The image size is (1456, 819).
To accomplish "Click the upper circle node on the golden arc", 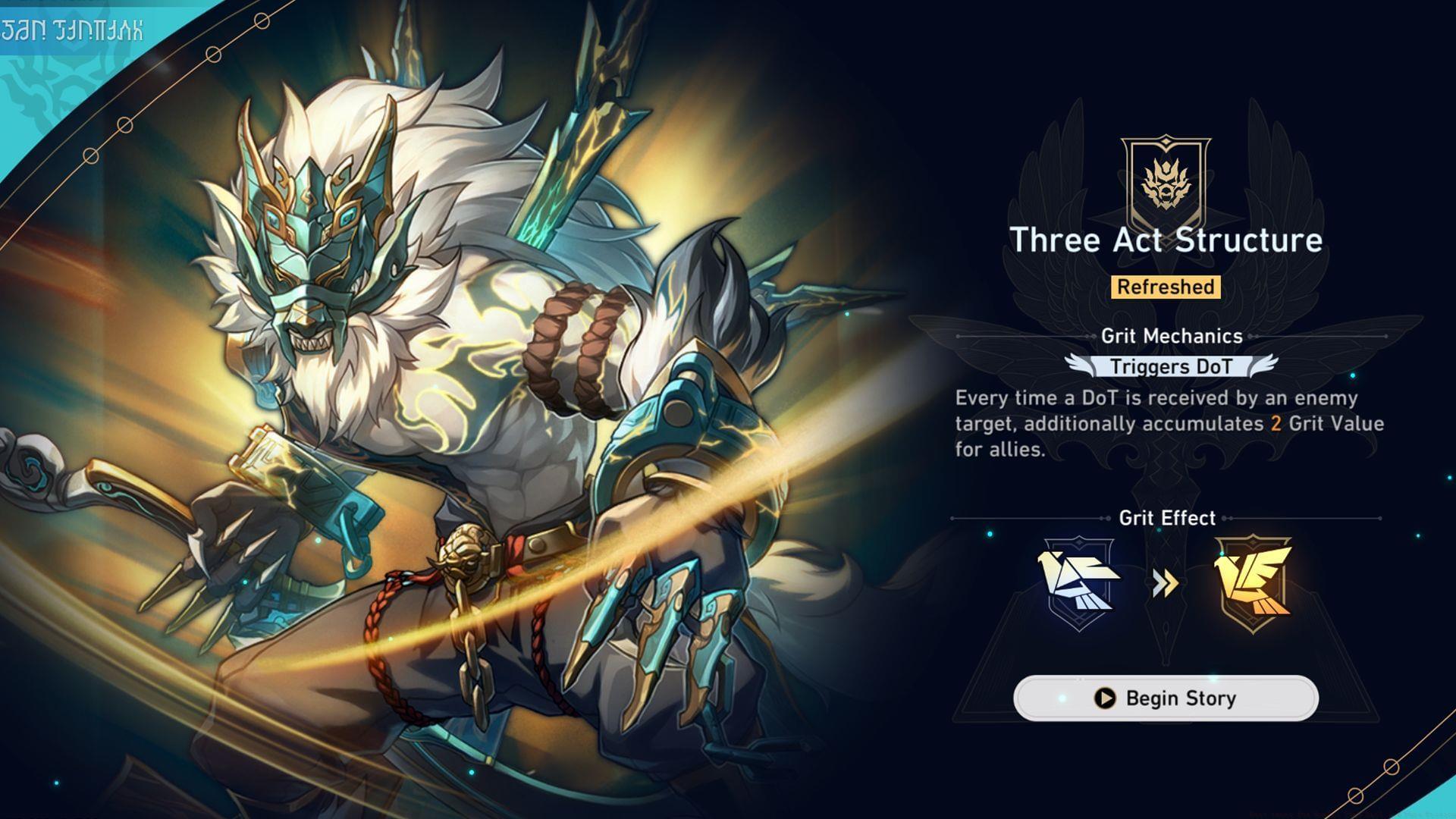I will [213, 54].
